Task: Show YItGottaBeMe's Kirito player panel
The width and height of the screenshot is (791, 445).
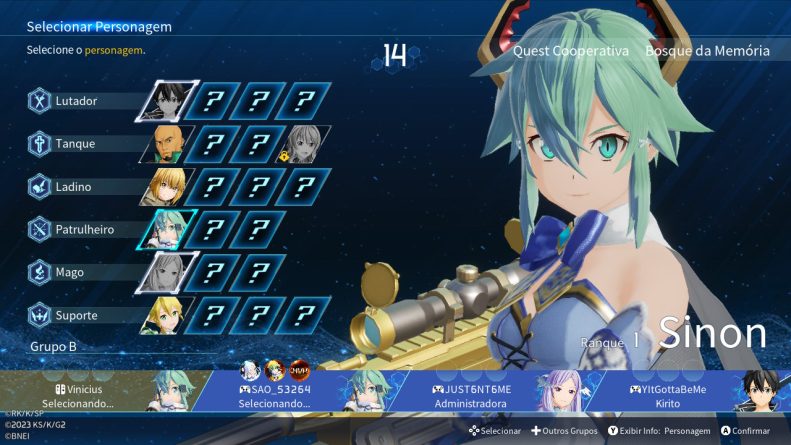Action: point(670,395)
